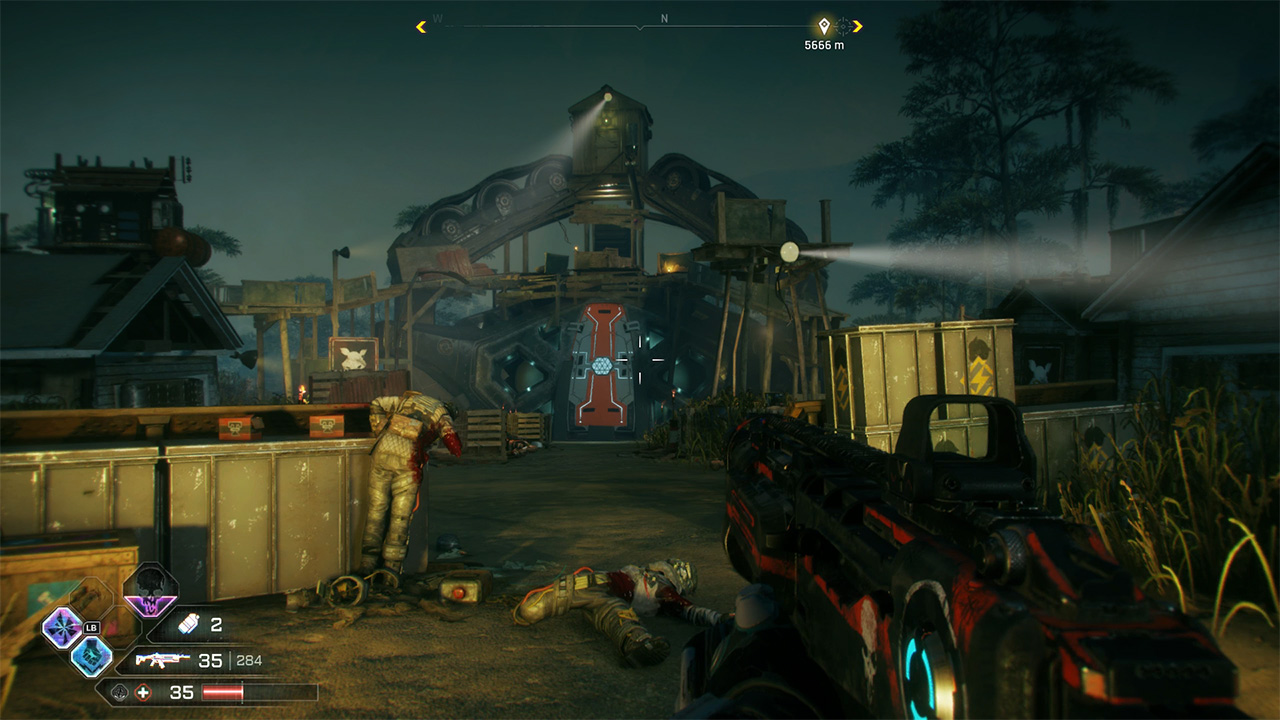Click the red health cross icon
The height and width of the screenshot is (720, 1280).
point(145,692)
